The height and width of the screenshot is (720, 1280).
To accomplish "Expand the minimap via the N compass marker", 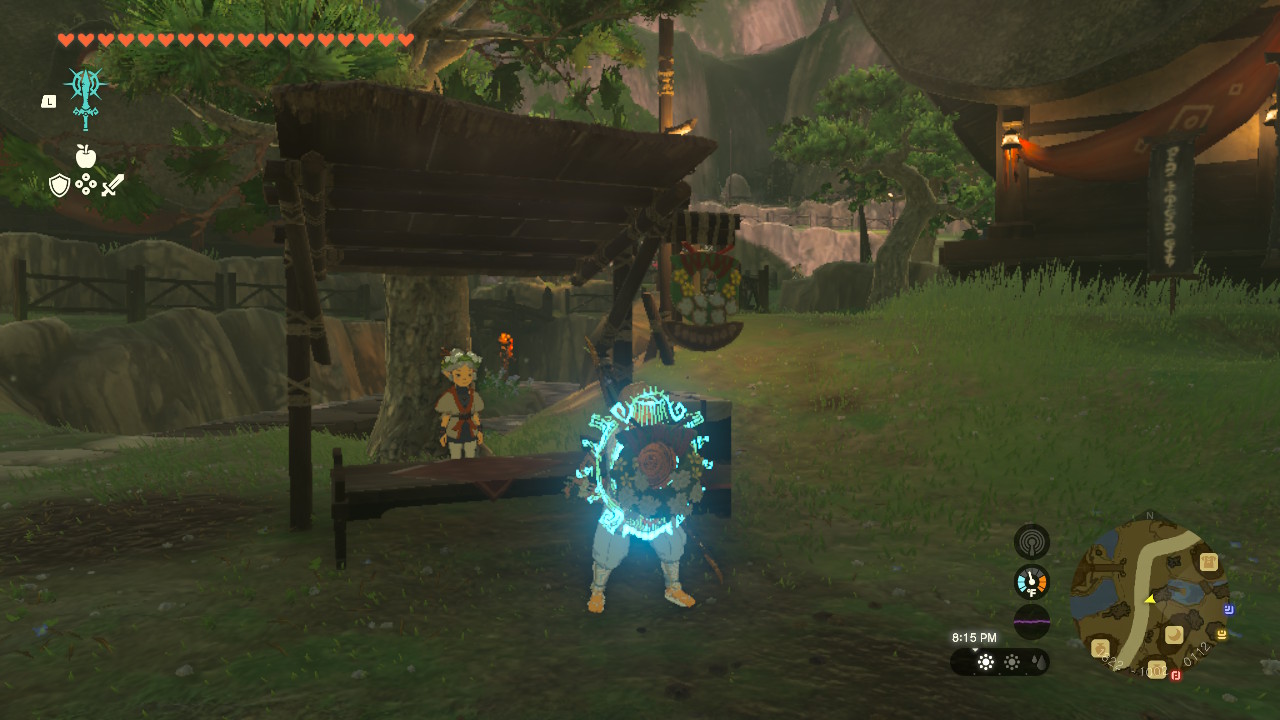I will point(1149,516).
